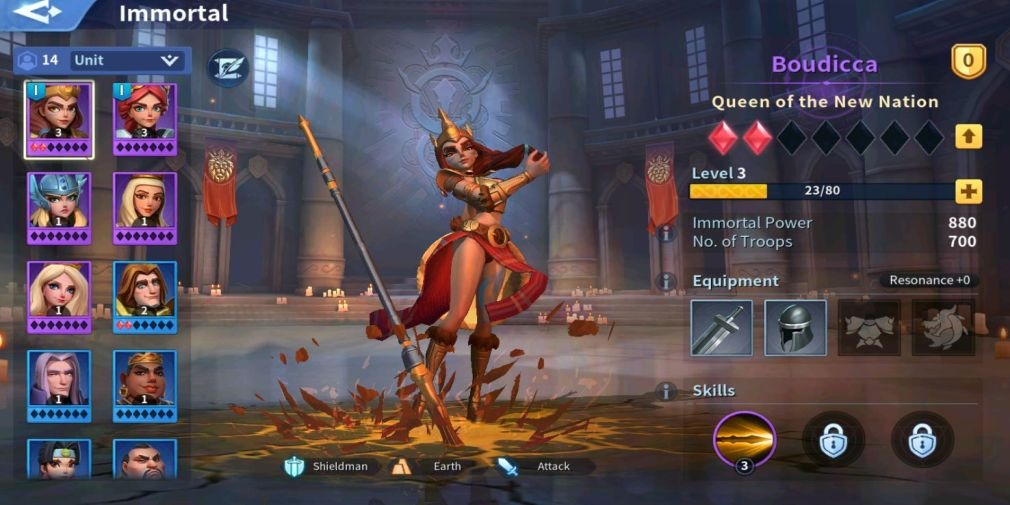Click the round swap icon near the unit list
The height and width of the screenshot is (505, 1010).
(x=227, y=68)
